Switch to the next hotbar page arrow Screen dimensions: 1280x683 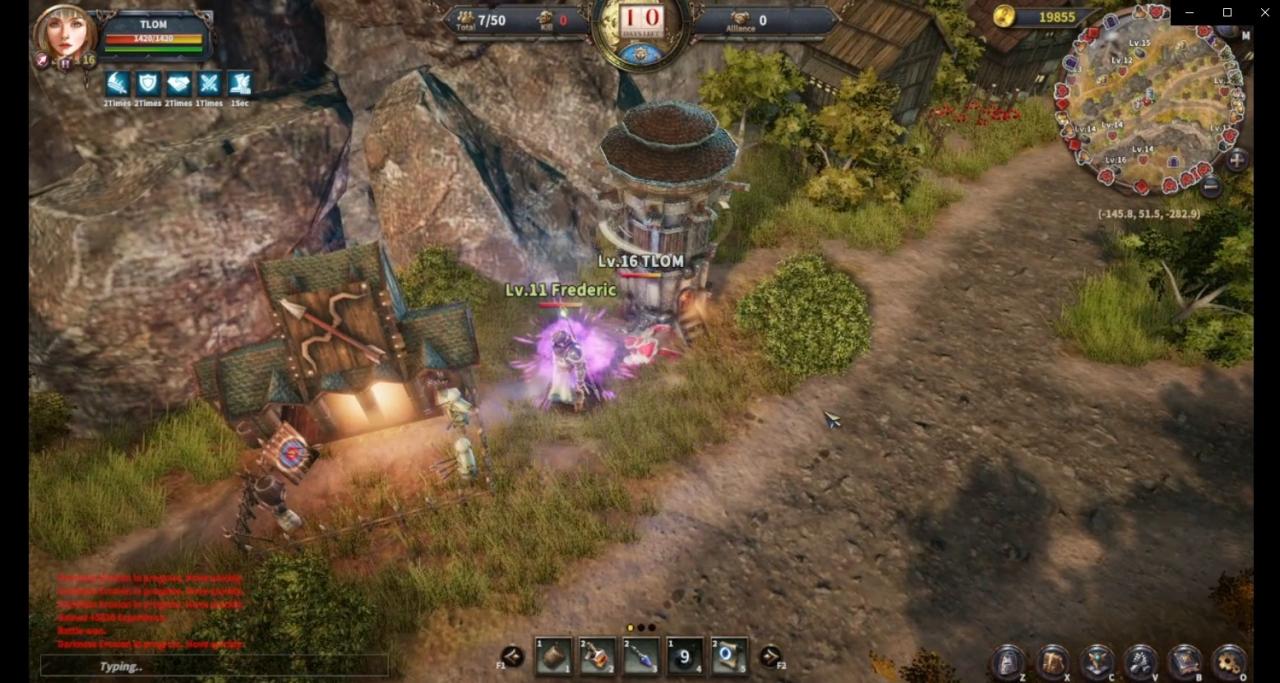(x=770, y=656)
